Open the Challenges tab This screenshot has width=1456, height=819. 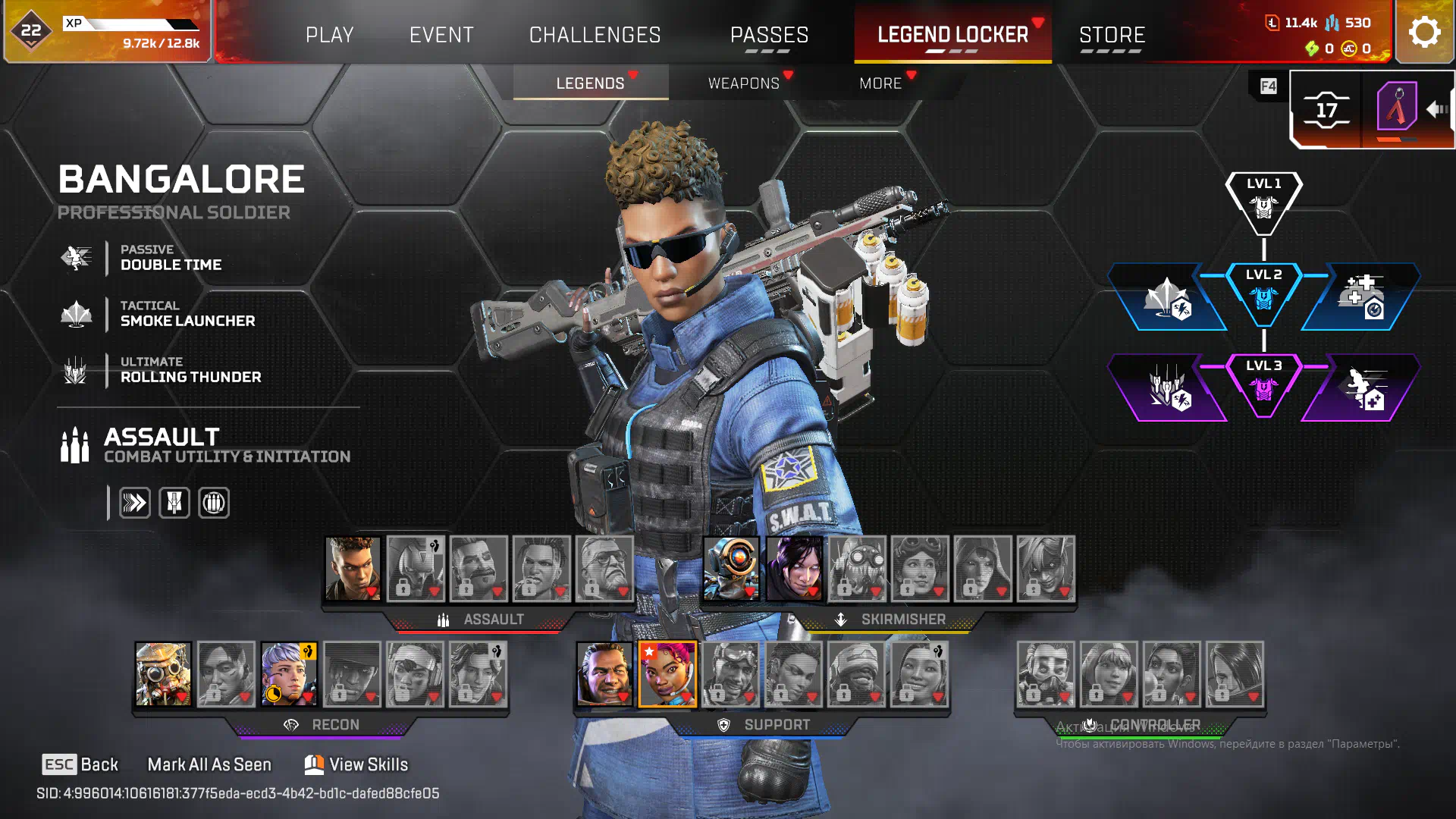(x=595, y=35)
